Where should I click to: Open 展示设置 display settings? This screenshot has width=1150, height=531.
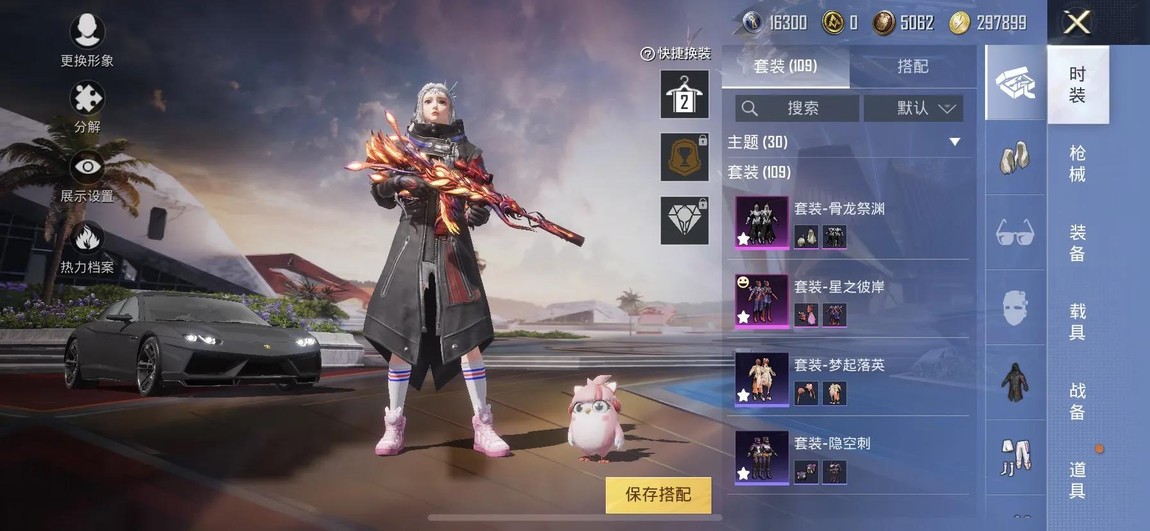pos(87,173)
